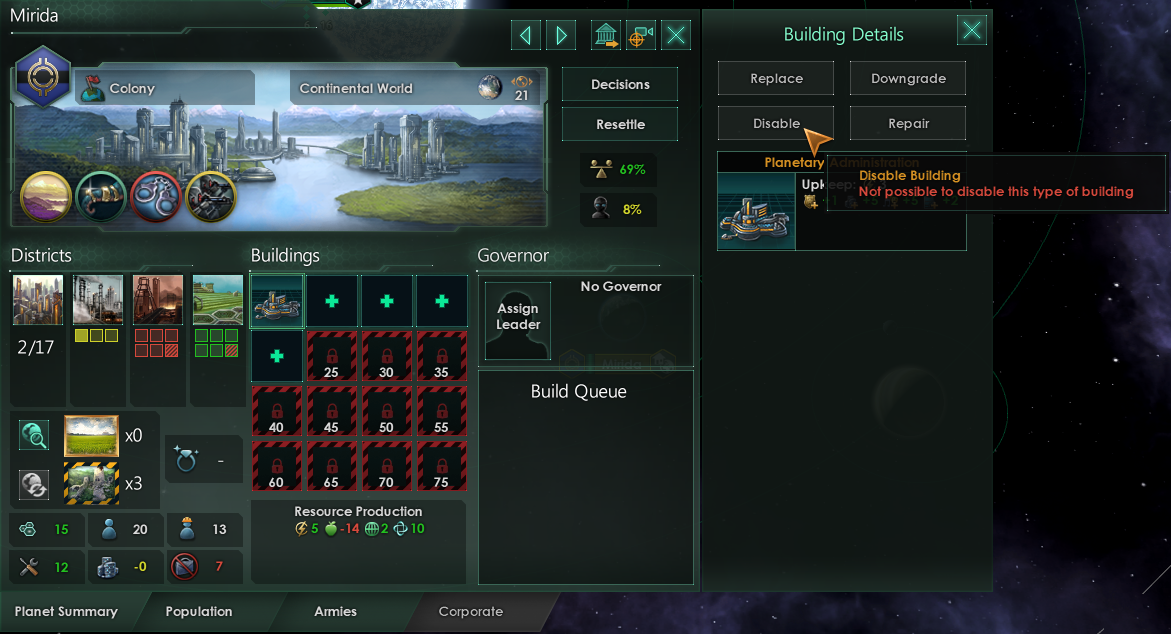Screen dimensions: 1171x634
Task: Assign a leader as governor
Action: 518,318
